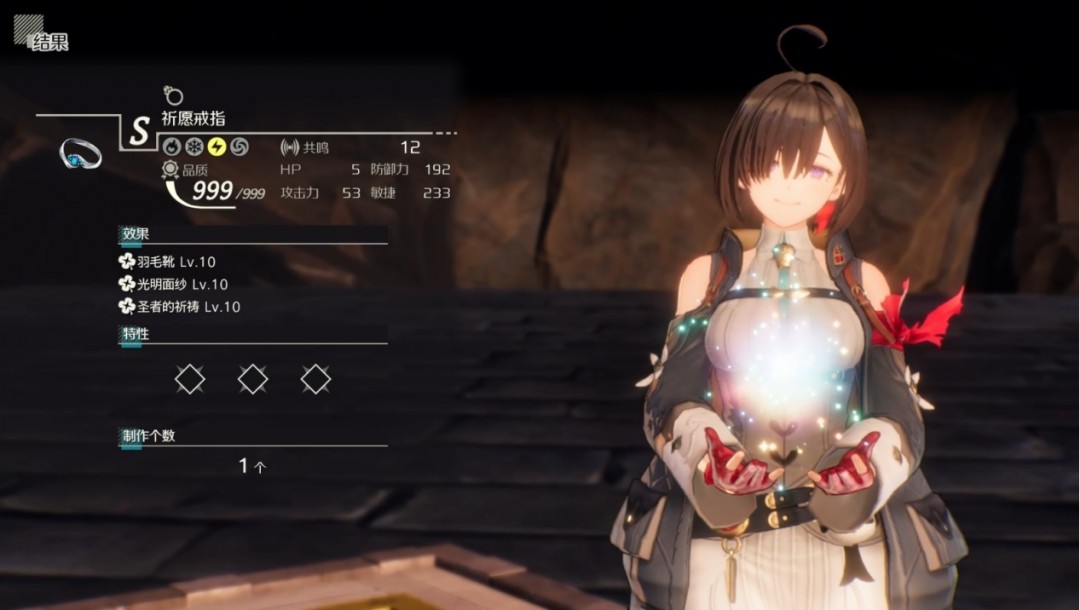The width and height of the screenshot is (1080, 610).
Task: Select the 羽毛靴 Lv.10 effect row
Action: coord(166,262)
